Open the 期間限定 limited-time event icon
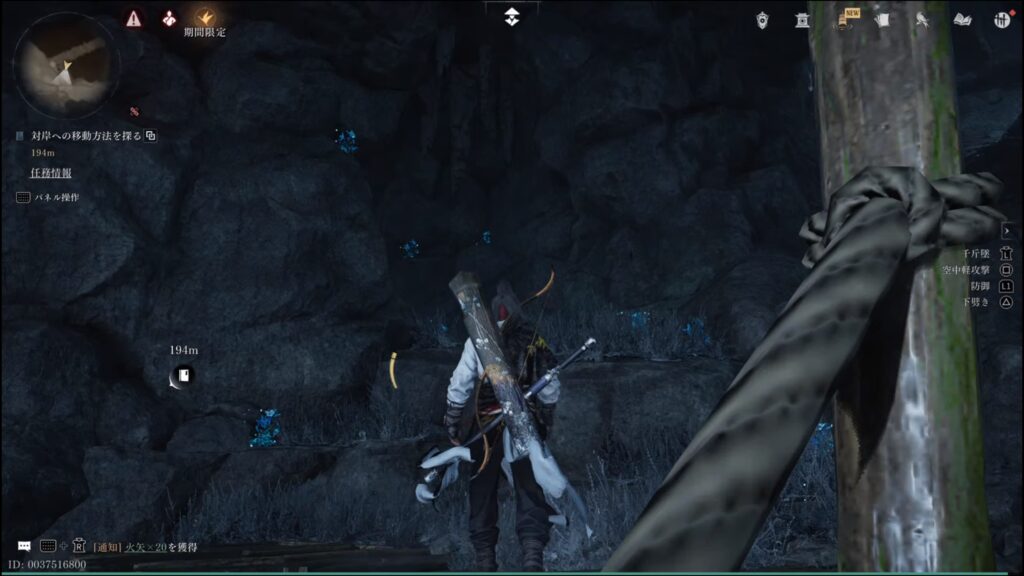This screenshot has width=1024, height=576. (x=205, y=18)
